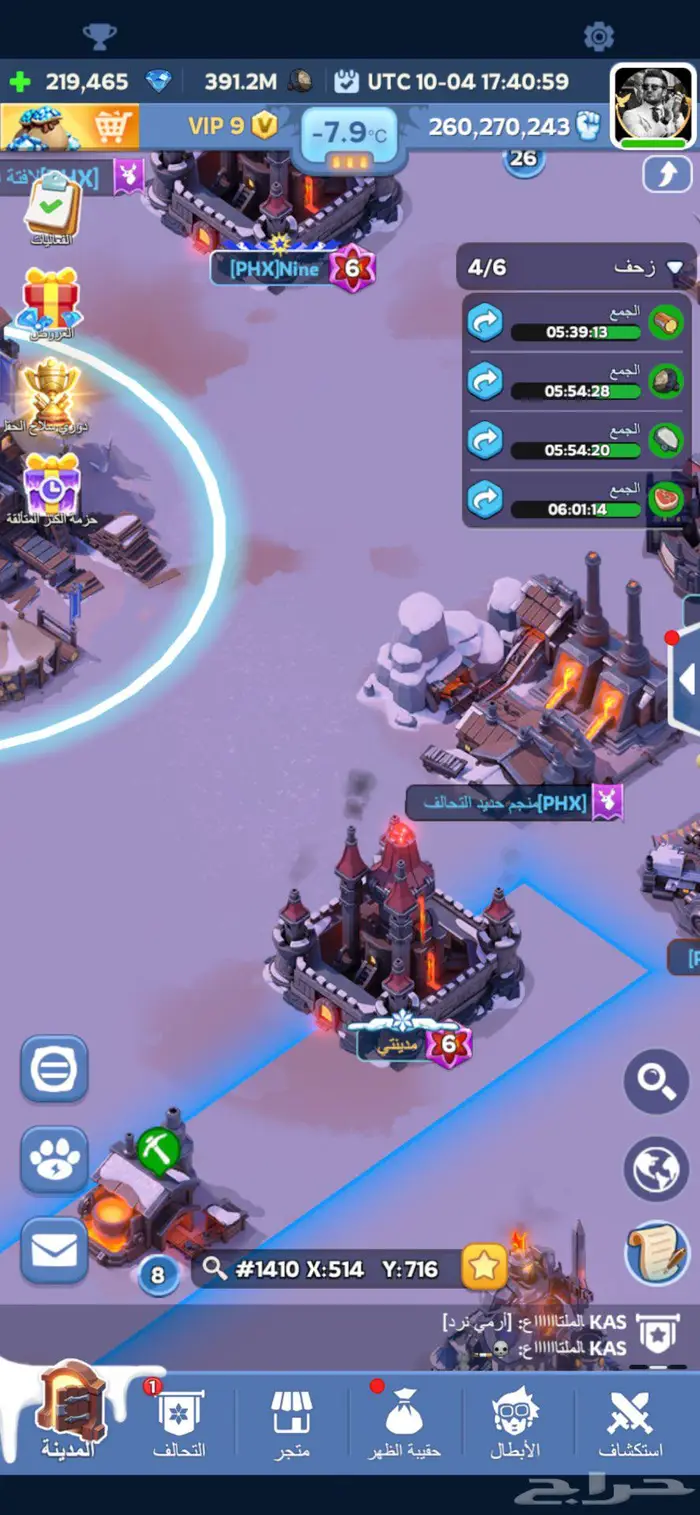Screen dimensions: 700x1515
Task: Open the mail envelope button
Action: [x=54, y=1250]
